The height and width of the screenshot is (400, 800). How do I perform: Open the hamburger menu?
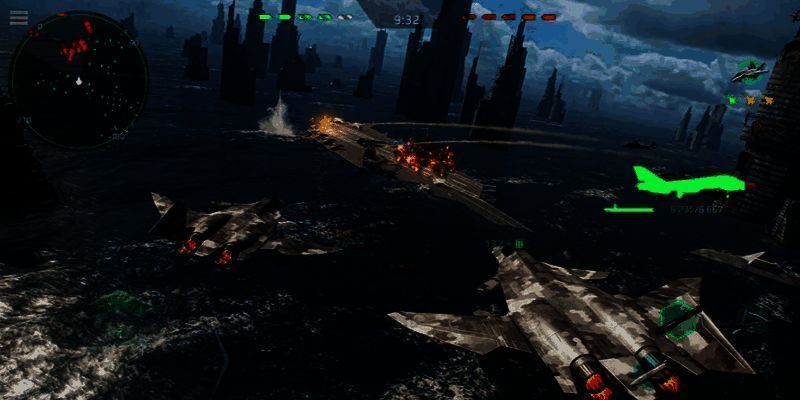pyautogui.click(x=19, y=17)
